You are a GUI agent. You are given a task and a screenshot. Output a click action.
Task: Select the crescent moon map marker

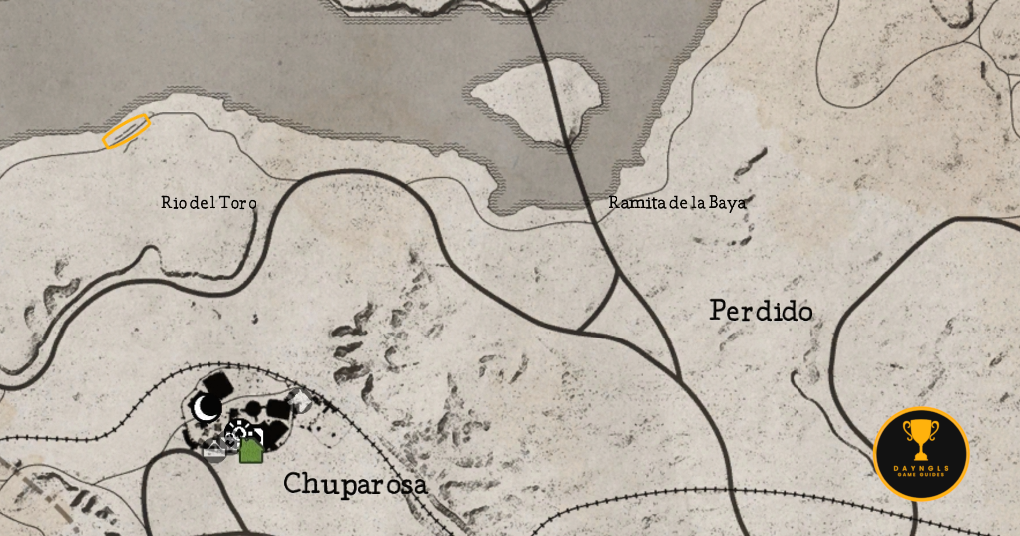(x=207, y=407)
